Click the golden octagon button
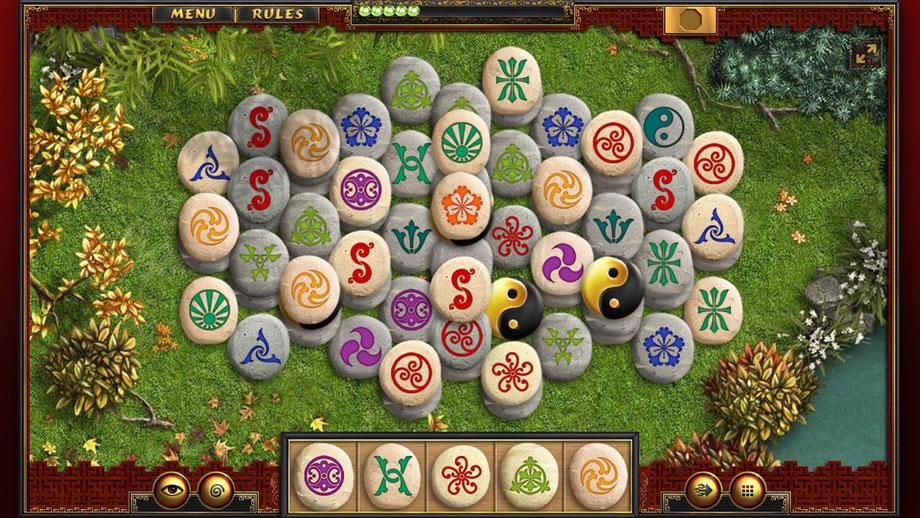The width and height of the screenshot is (920, 518). click(x=690, y=19)
